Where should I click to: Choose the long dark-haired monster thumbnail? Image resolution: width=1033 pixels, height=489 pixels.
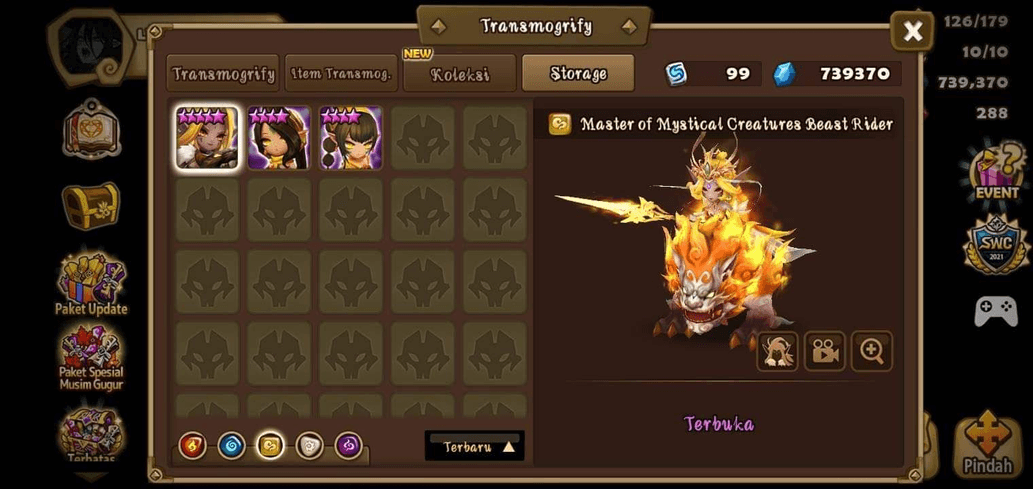[x=279, y=138]
